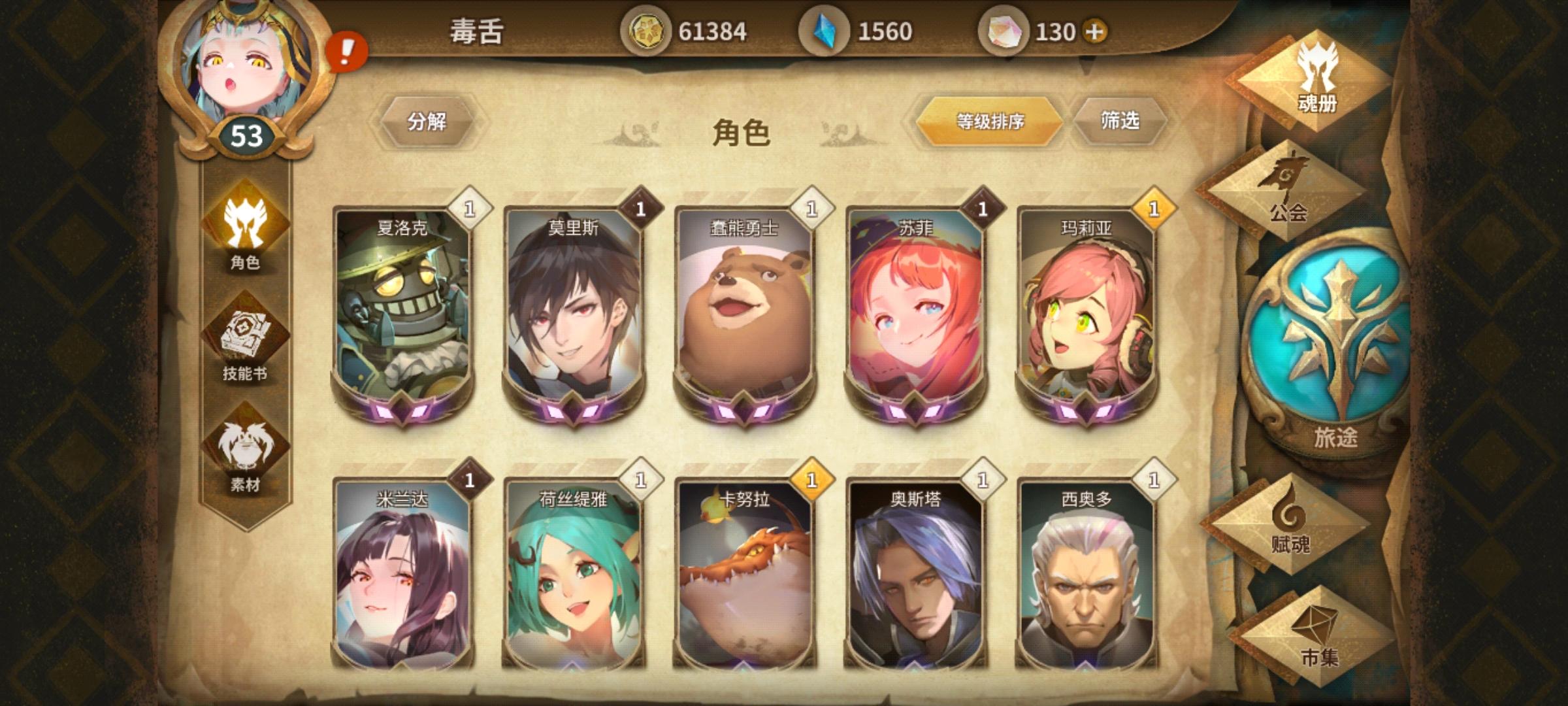This screenshot has width=1568, height=706.
Task: Toggle the 等级排序 level sorting option
Action: pos(988,121)
